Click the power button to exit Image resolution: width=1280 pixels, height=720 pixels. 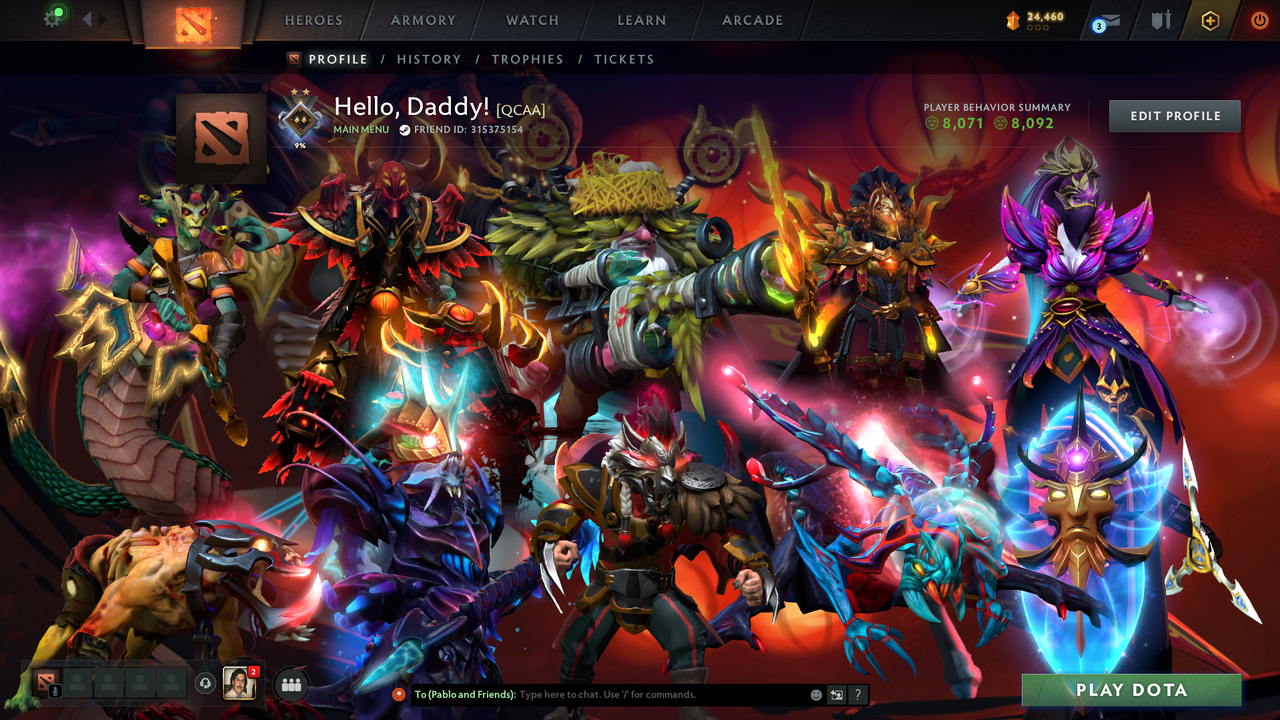[1260, 19]
